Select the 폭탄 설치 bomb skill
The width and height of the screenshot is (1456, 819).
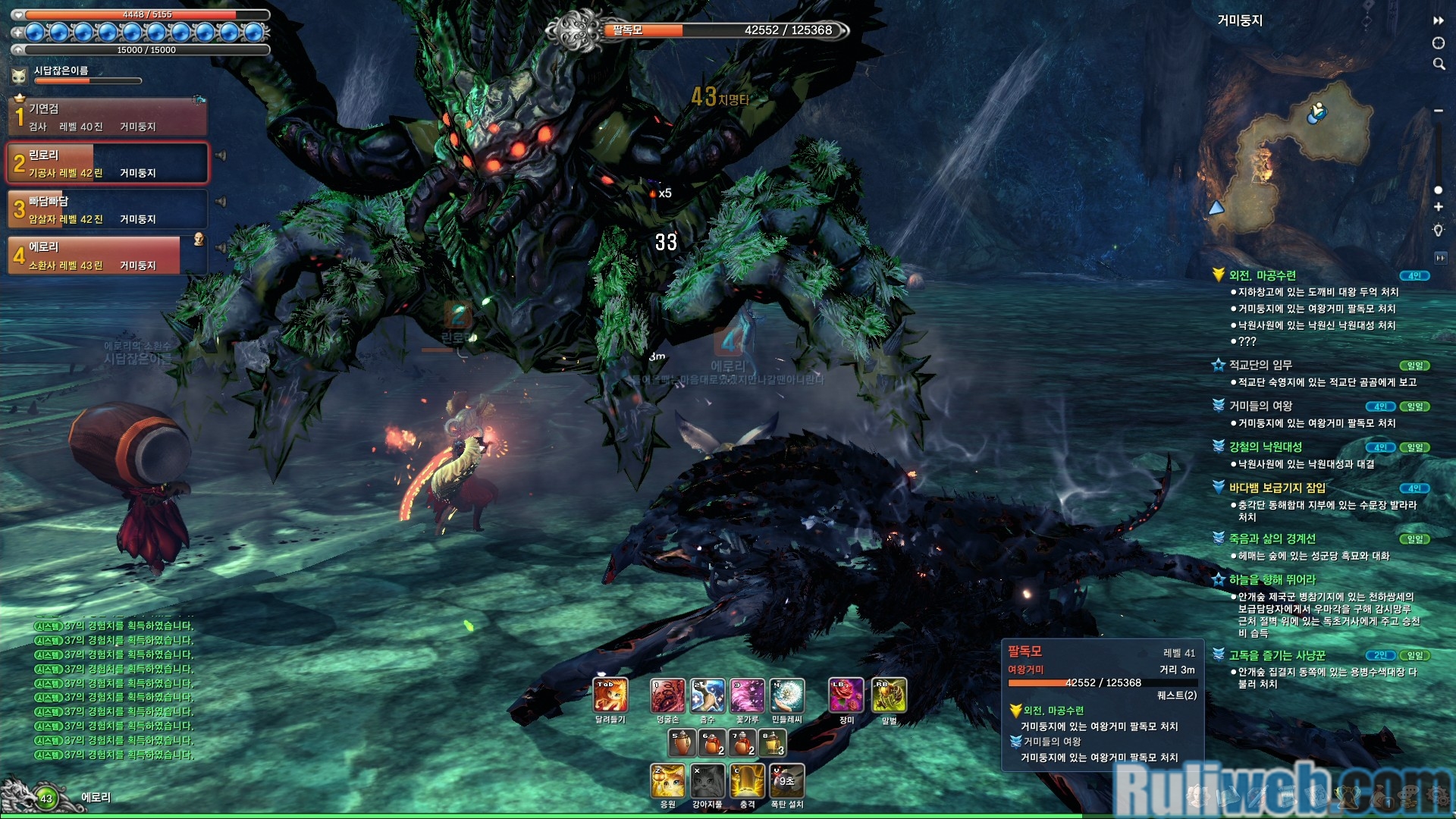coord(786,781)
